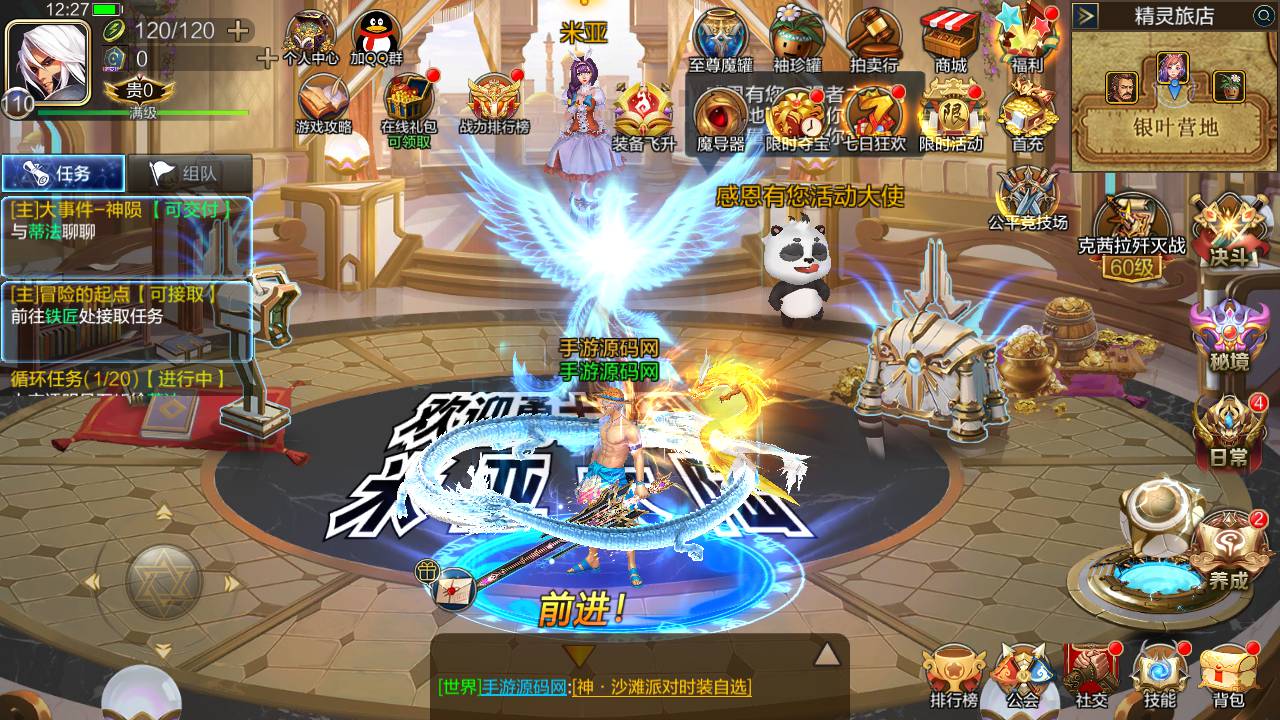Tap the 加QQ群 penguin icon
1280x720 pixels.
[376, 40]
